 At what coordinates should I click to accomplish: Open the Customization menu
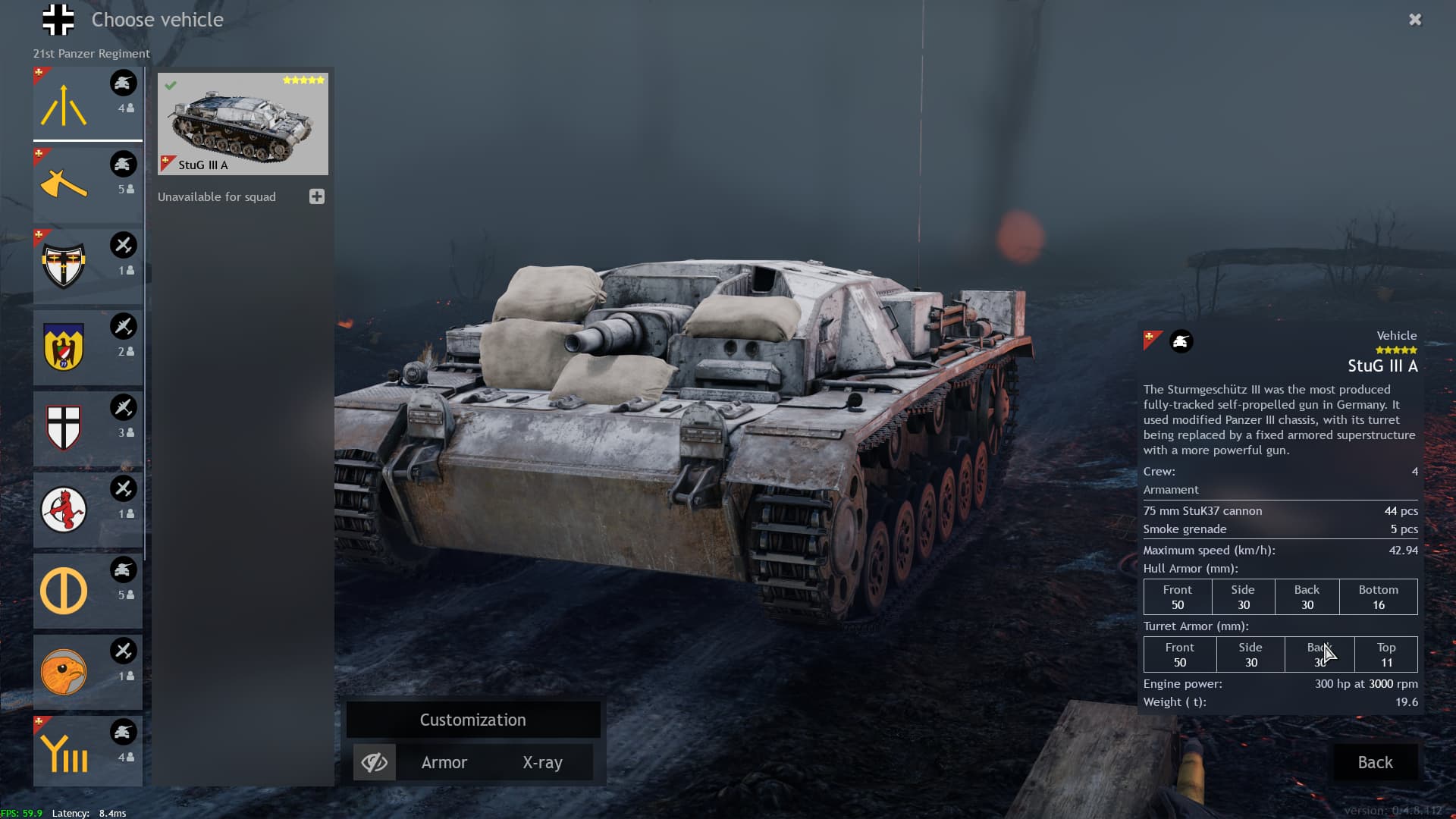tap(473, 720)
